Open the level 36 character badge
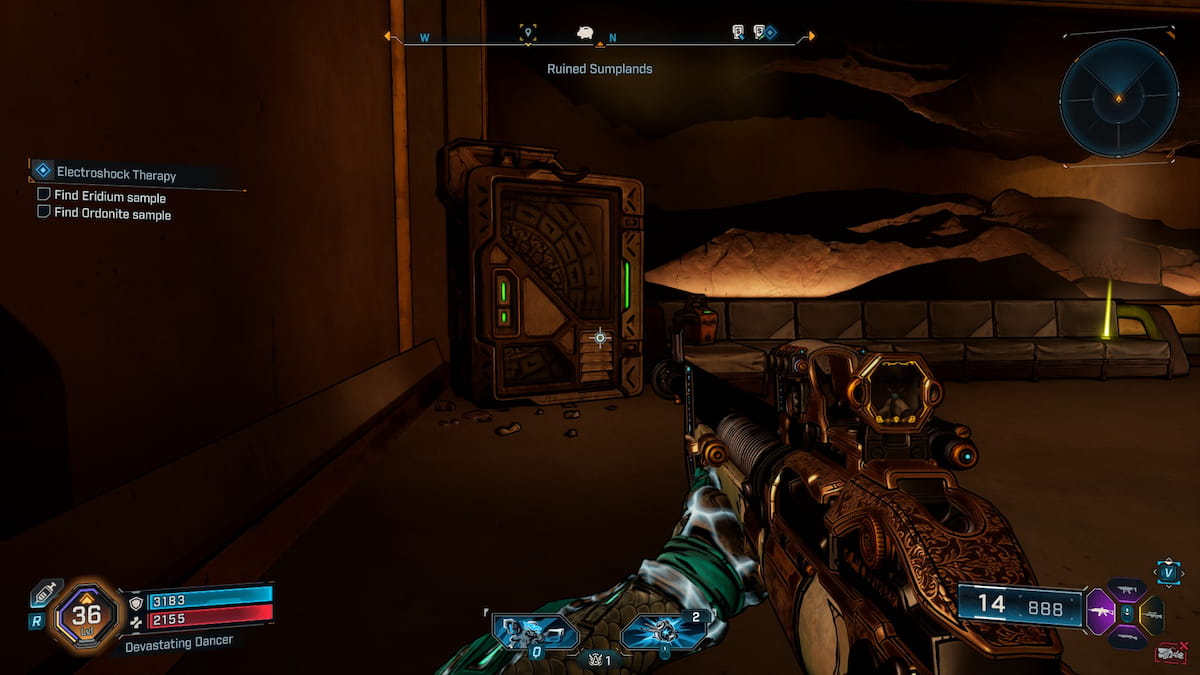Image resolution: width=1200 pixels, height=675 pixels. pos(85,615)
